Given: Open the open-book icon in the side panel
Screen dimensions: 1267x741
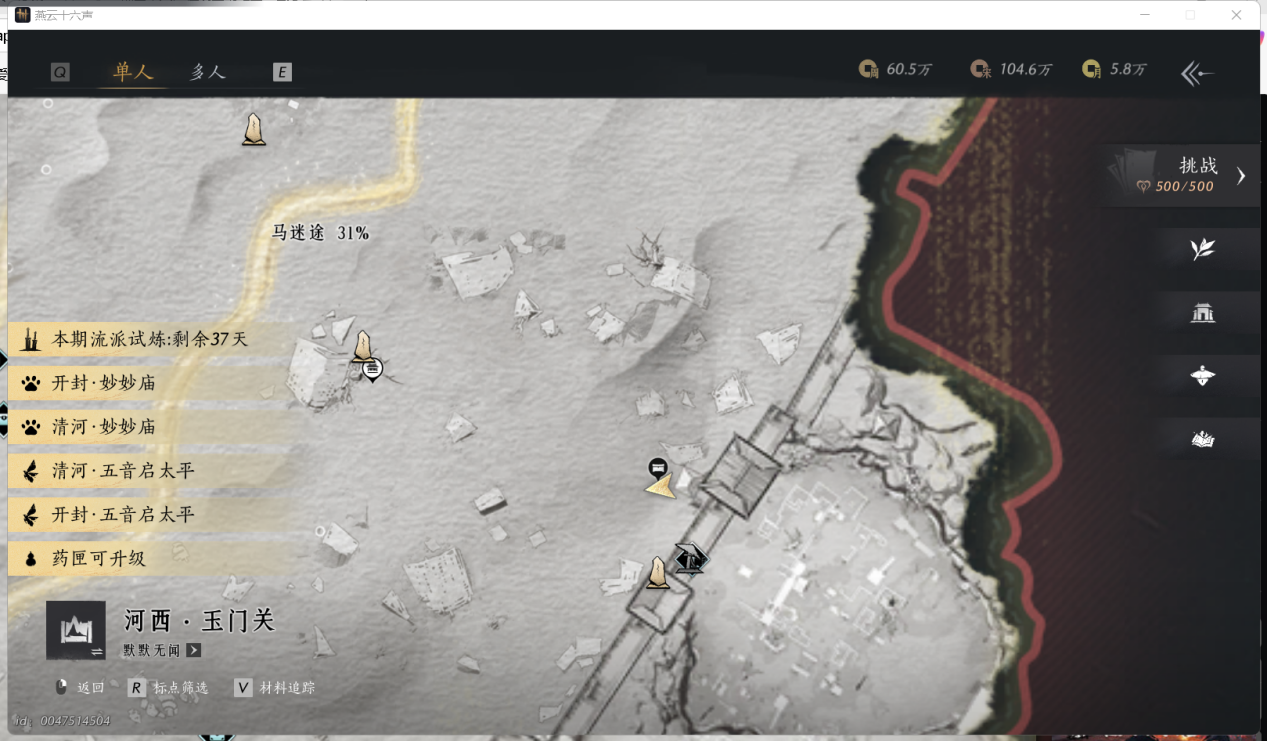Looking at the screenshot, I should click(1202, 439).
